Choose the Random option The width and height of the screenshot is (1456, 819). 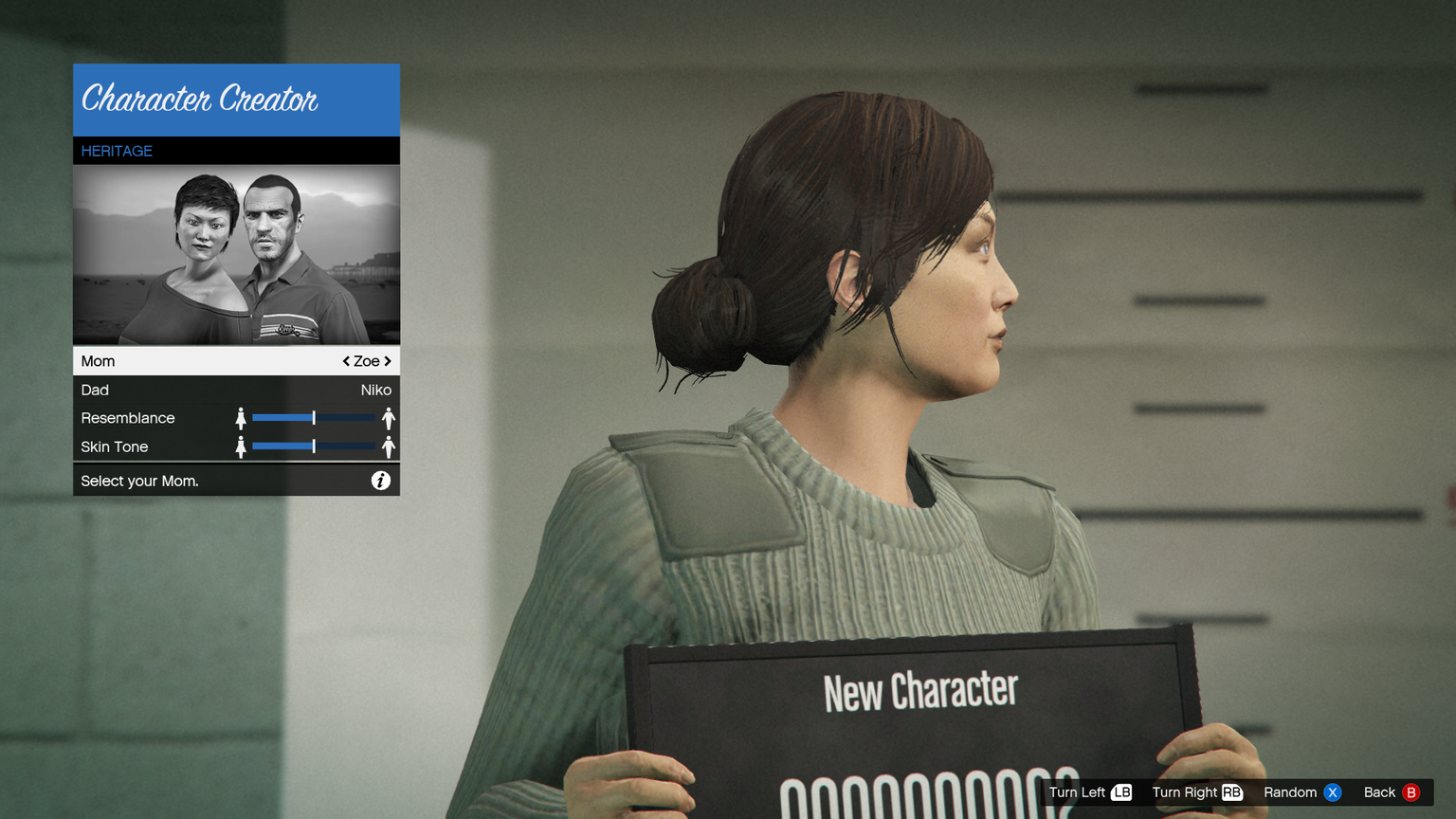pyautogui.click(x=1301, y=792)
